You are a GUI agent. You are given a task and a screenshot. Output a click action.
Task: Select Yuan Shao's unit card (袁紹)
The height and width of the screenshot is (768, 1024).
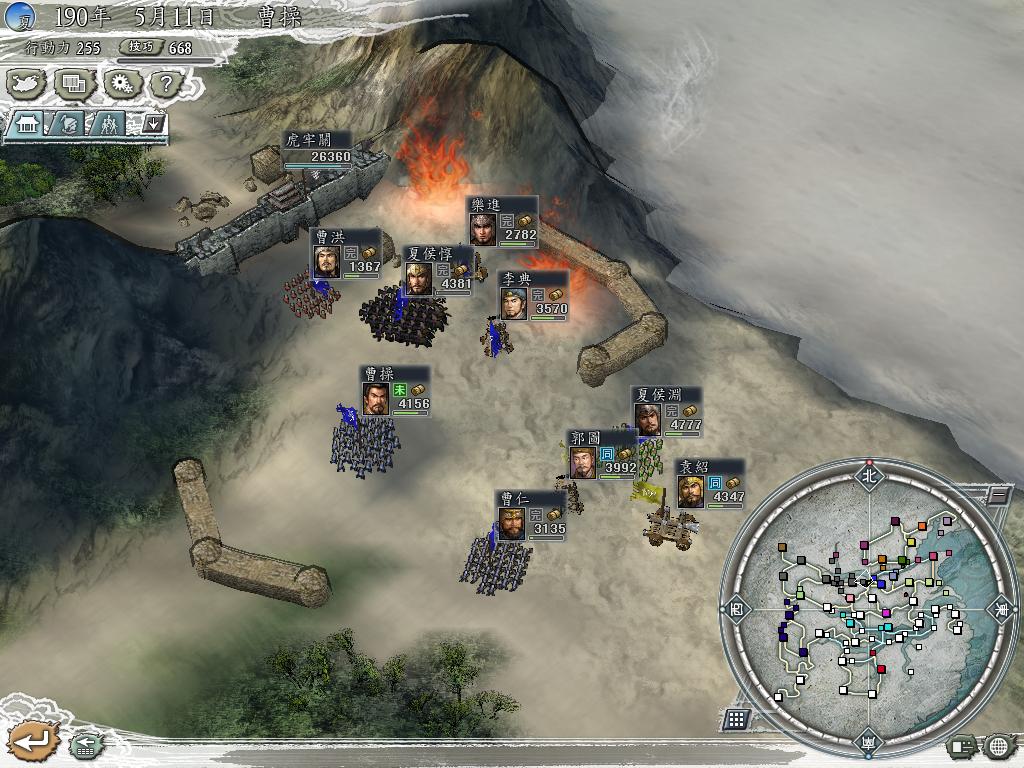[x=709, y=484]
